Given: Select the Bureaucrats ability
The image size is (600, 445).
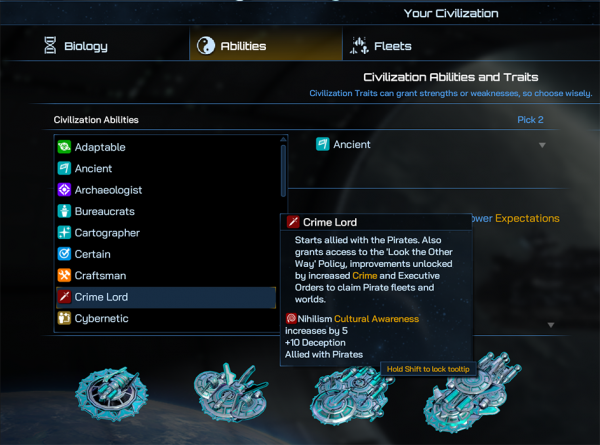Looking at the screenshot, I should (x=104, y=212).
